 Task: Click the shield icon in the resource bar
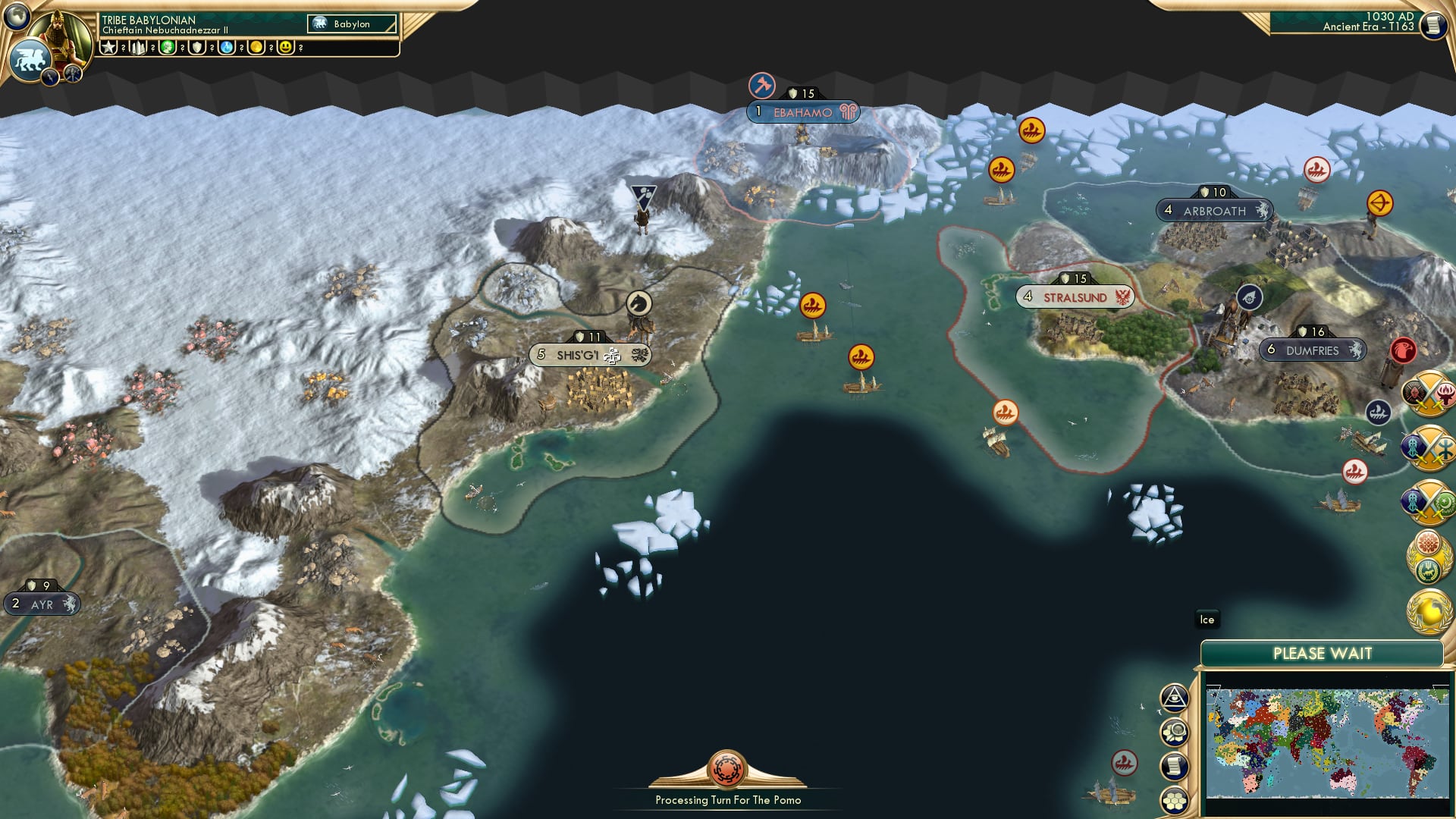click(x=196, y=48)
